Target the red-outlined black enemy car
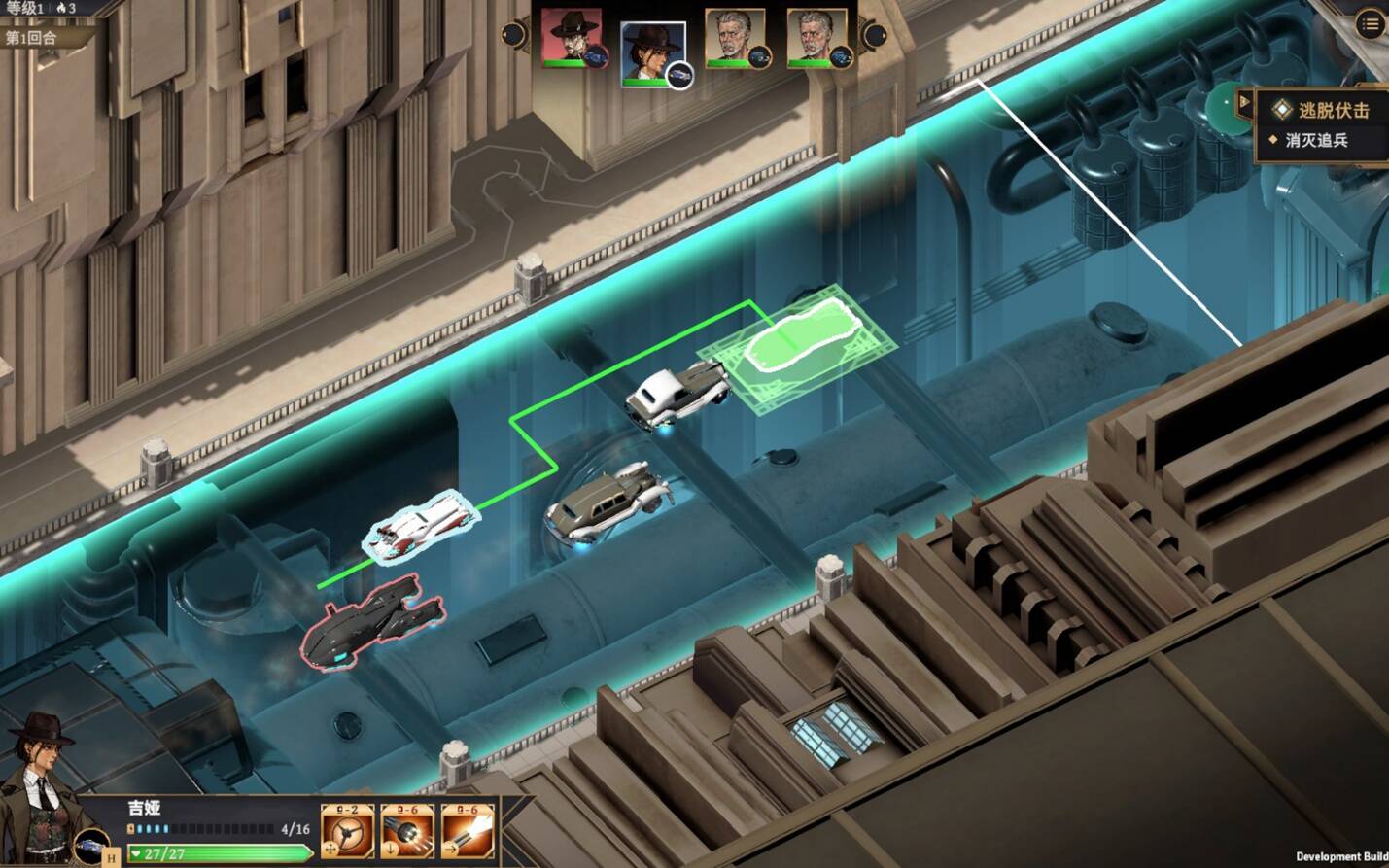Image resolution: width=1389 pixels, height=868 pixels. click(x=372, y=619)
